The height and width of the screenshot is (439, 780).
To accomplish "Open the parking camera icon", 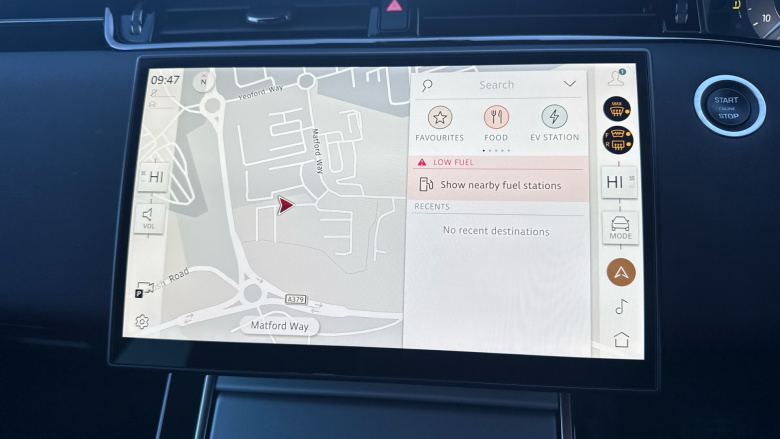I will click(x=143, y=290).
